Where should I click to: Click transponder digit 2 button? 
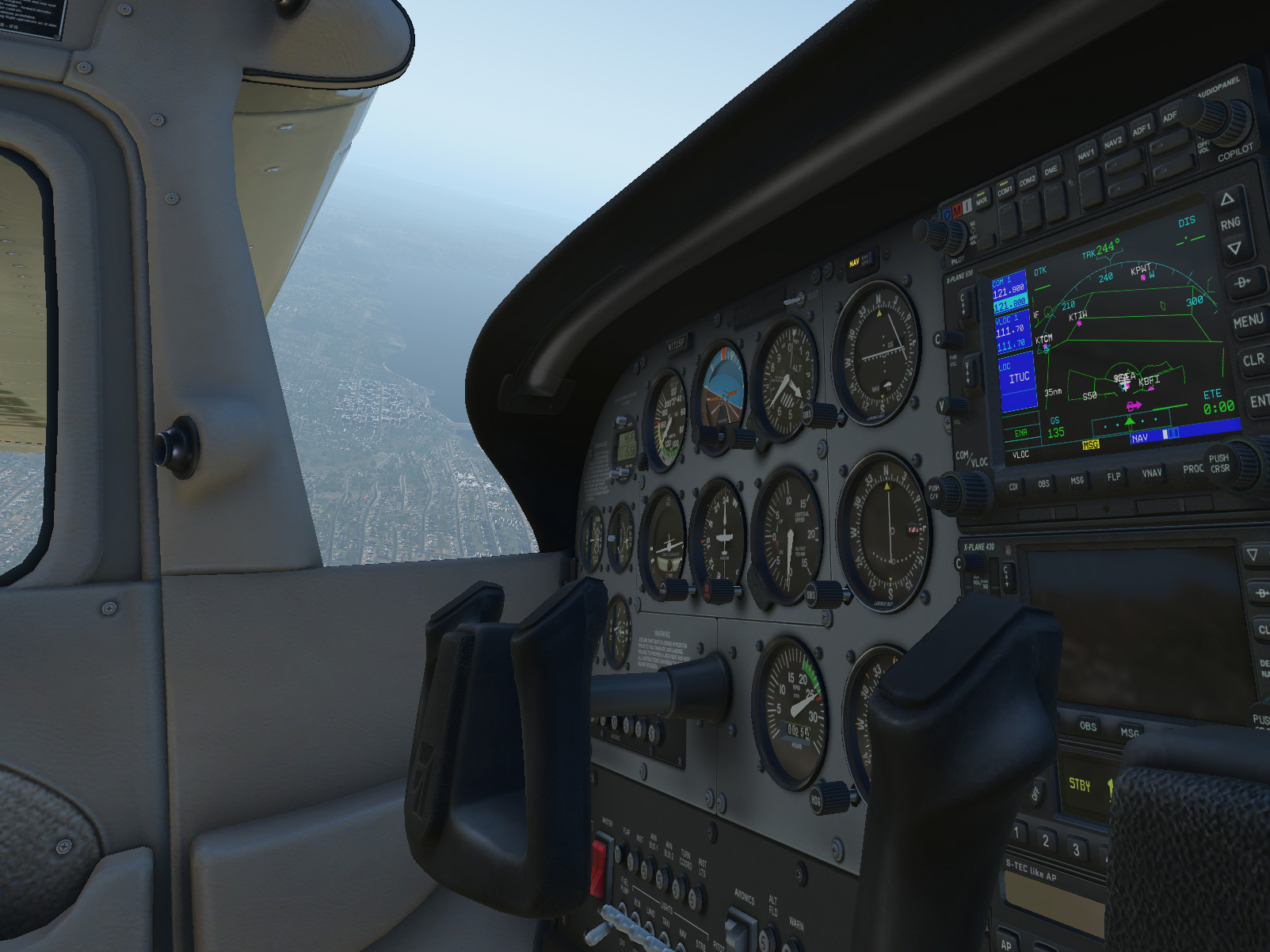pos(1046,840)
